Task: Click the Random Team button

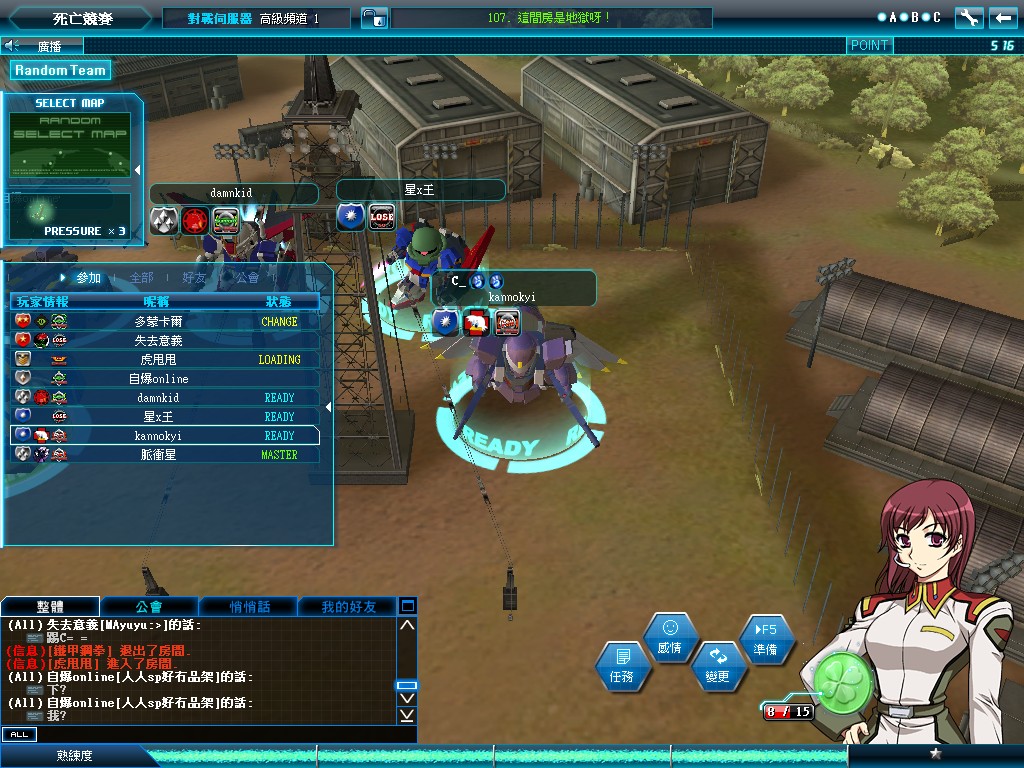Action: click(x=60, y=70)
